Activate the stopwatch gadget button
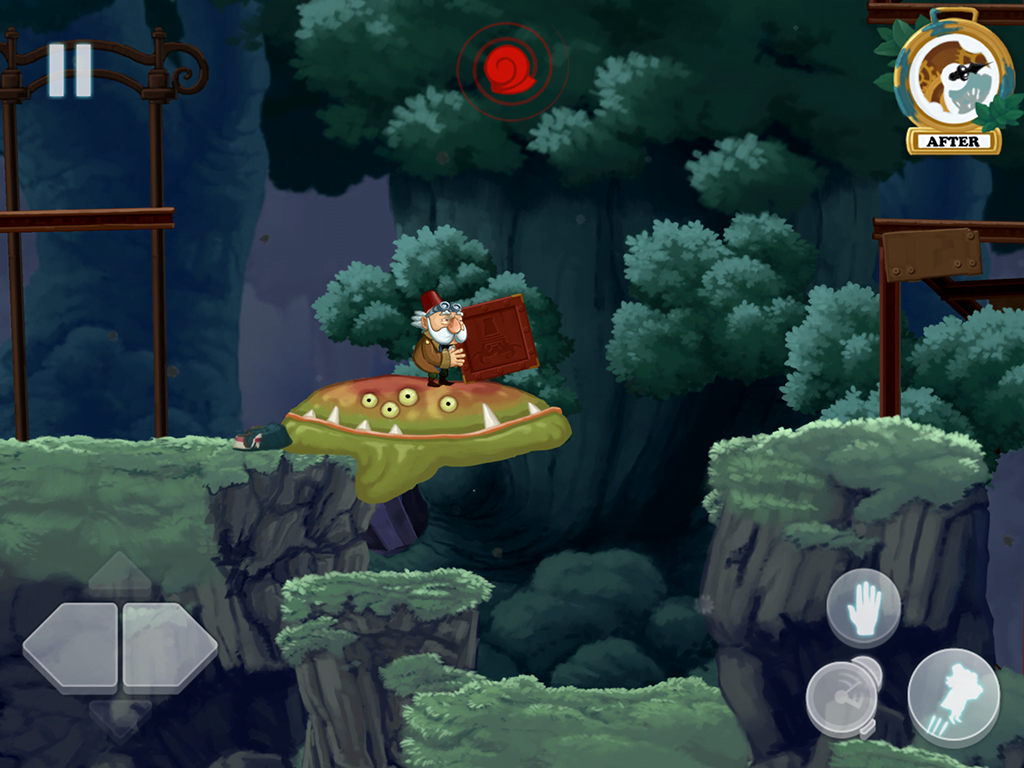This screenshot has height=768, width=1024. [842, 696]
